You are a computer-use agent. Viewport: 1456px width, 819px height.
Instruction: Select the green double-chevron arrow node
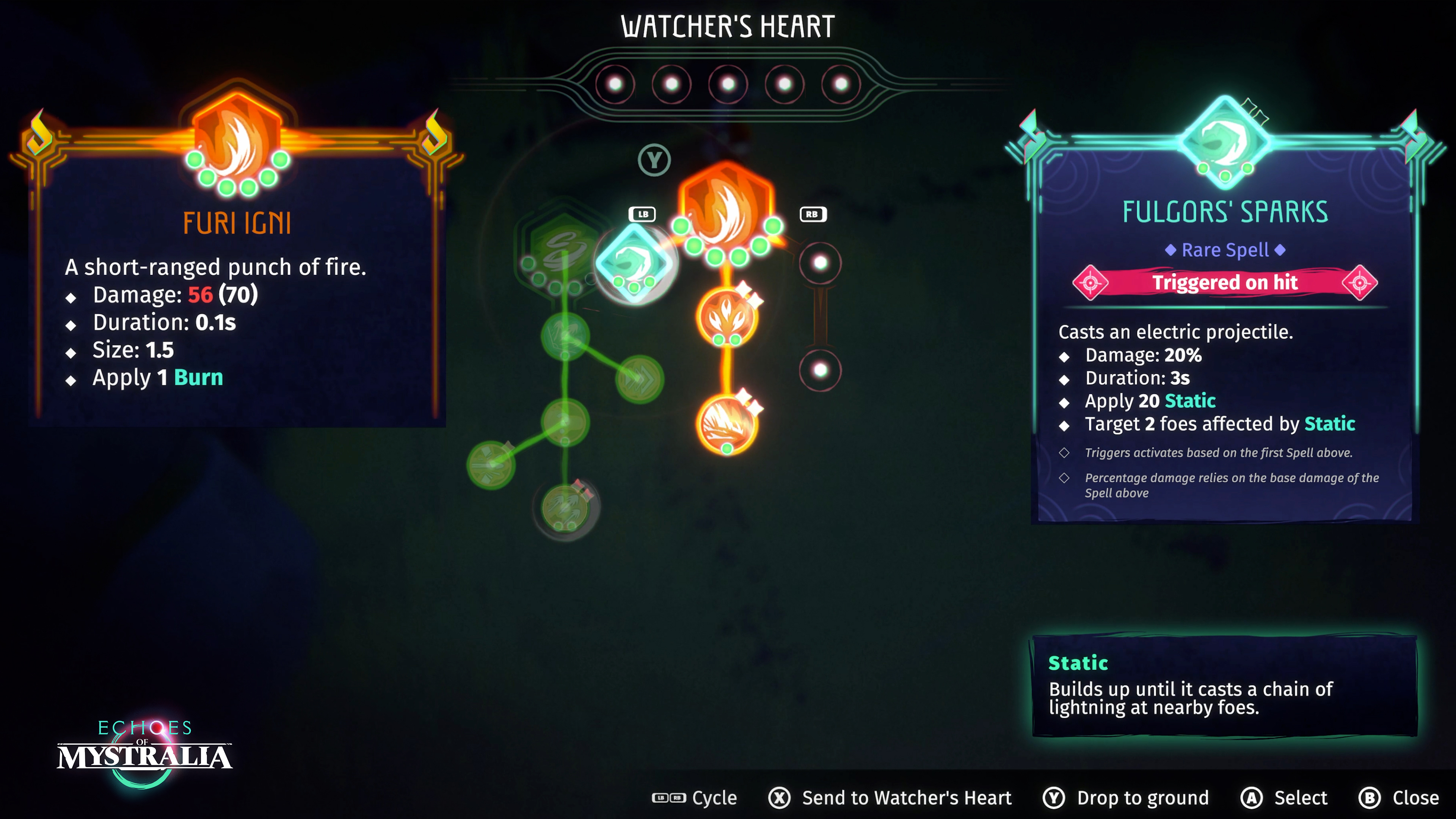[639, 379]
